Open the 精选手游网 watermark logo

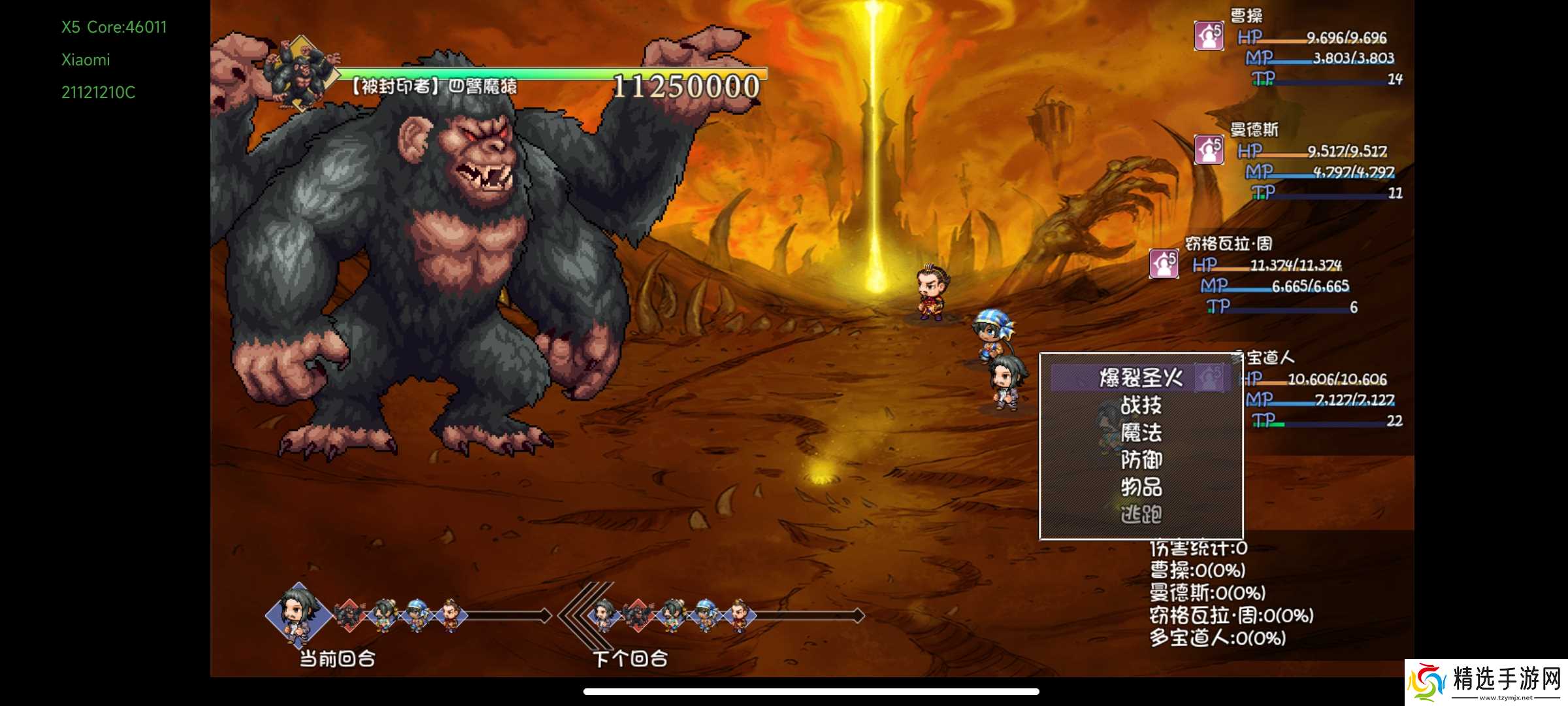click(x=1486, y=682)
